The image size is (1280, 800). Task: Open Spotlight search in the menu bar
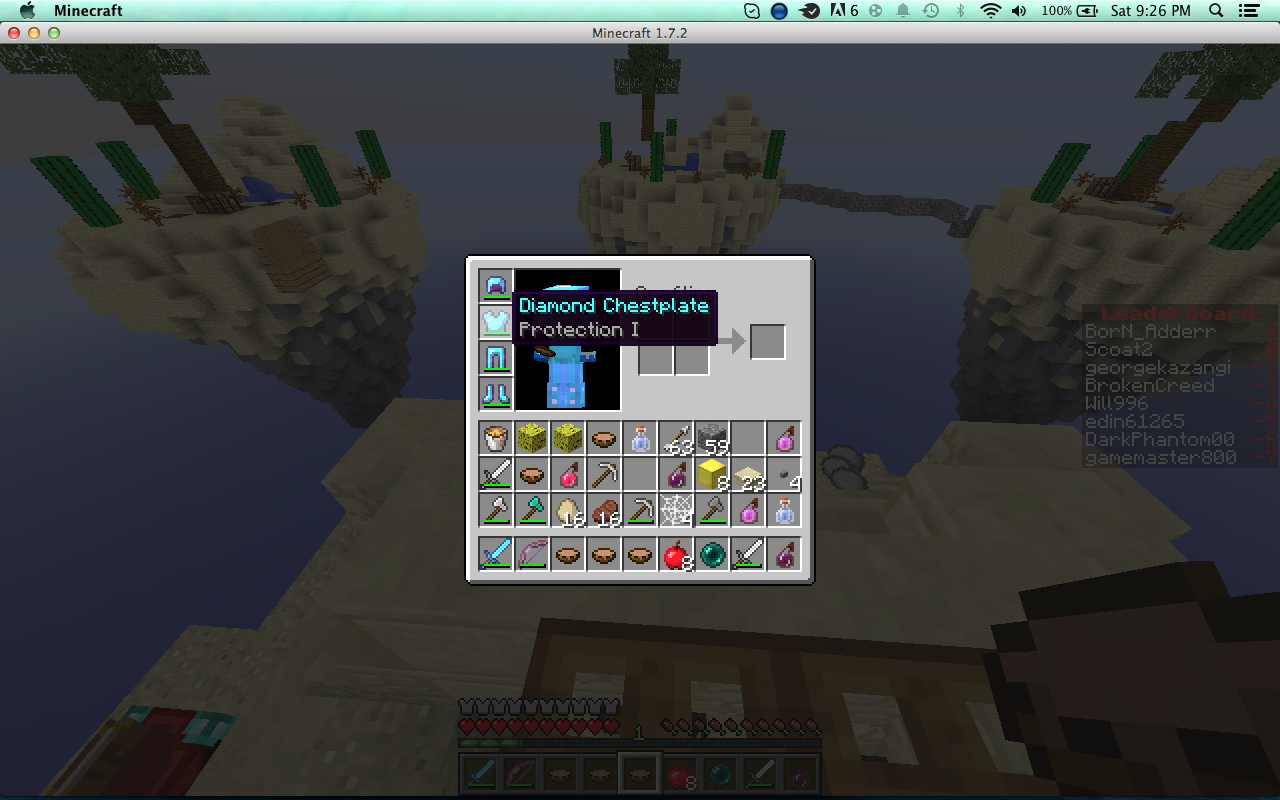pyautogui.click(x=1217, y=11)
